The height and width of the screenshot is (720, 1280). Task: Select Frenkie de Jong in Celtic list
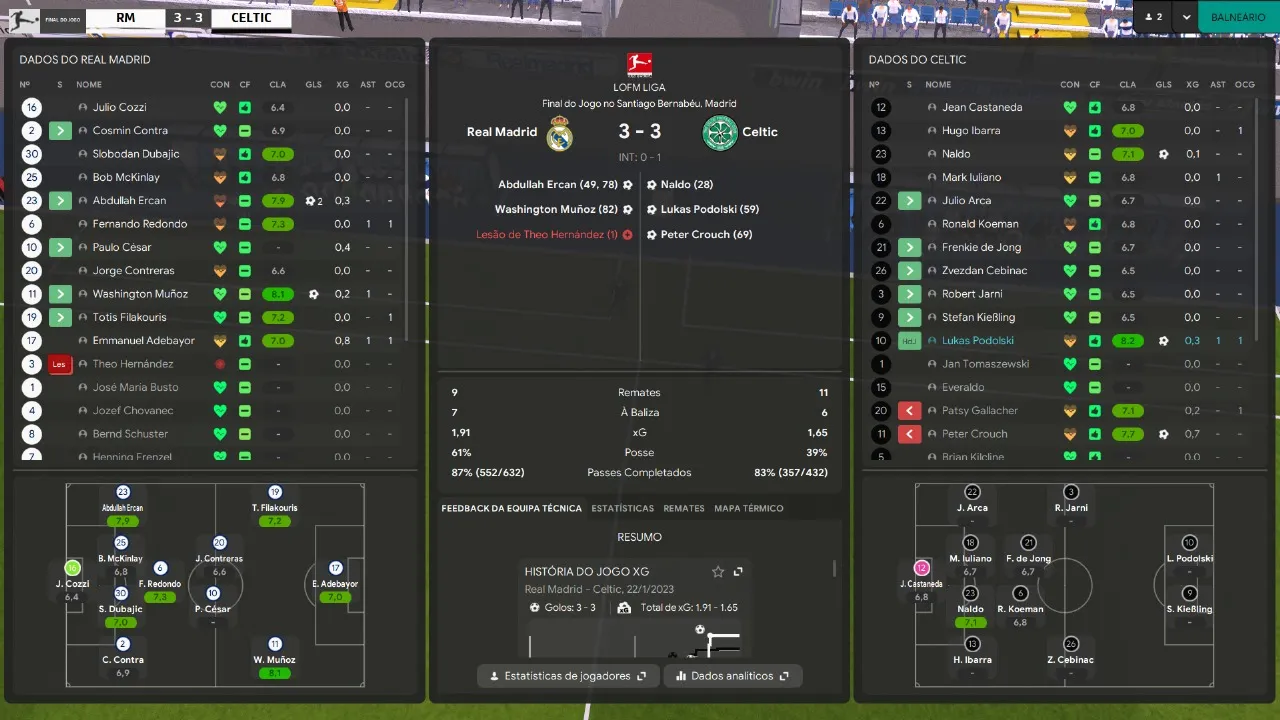981,247
